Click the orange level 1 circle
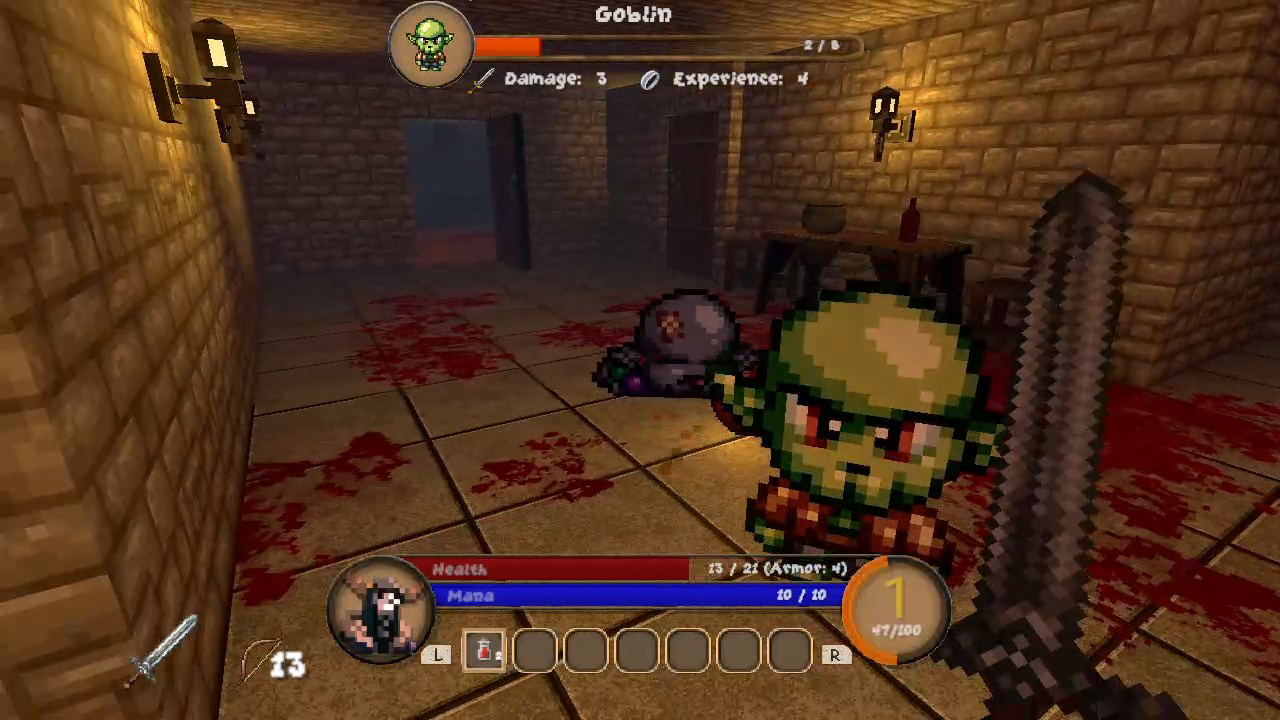1280x720 pixels. click(898, 600)
